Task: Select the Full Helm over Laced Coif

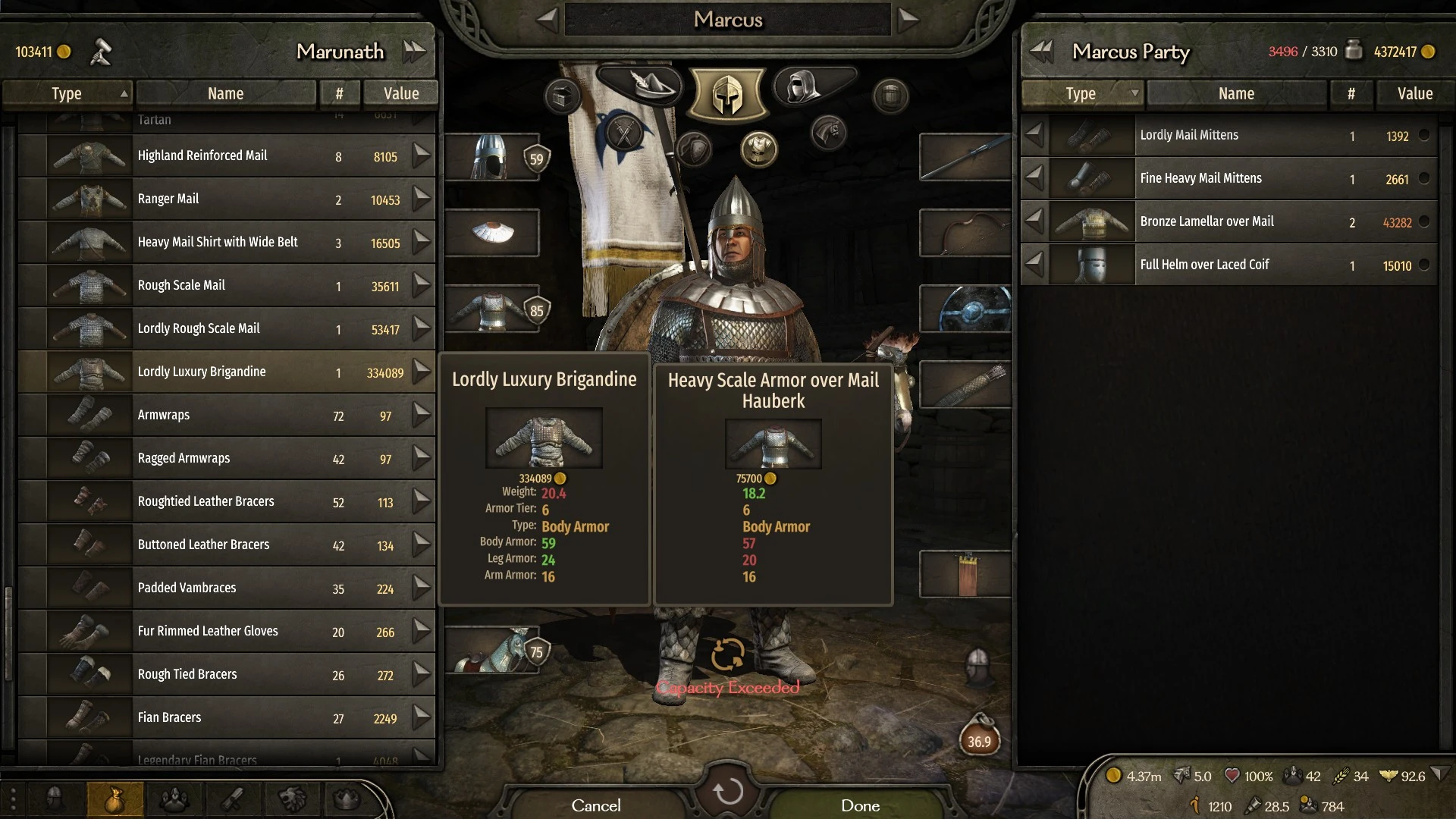Action: 1228,265
